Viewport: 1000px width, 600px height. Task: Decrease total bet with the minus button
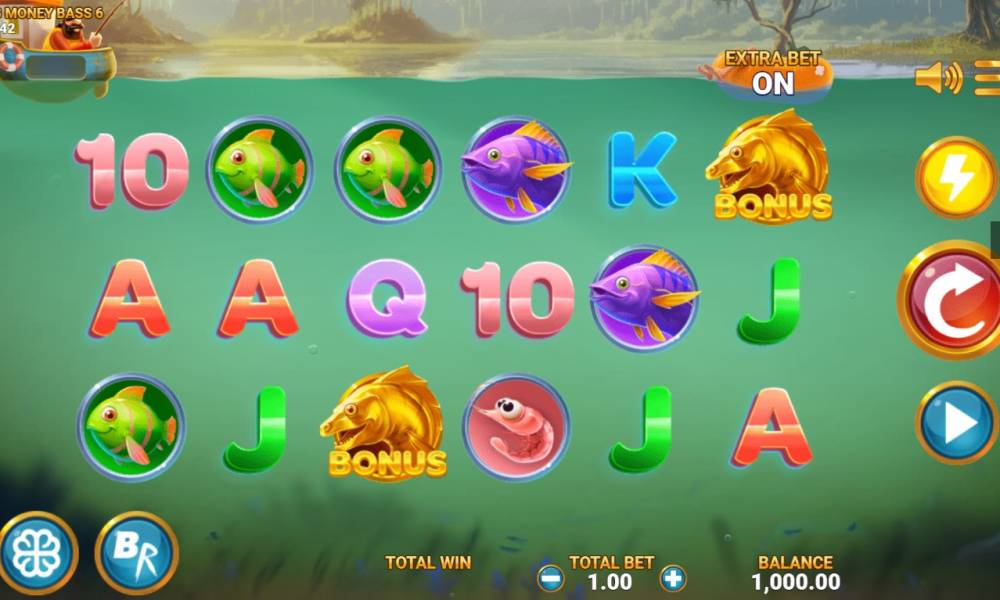point(551,578)
